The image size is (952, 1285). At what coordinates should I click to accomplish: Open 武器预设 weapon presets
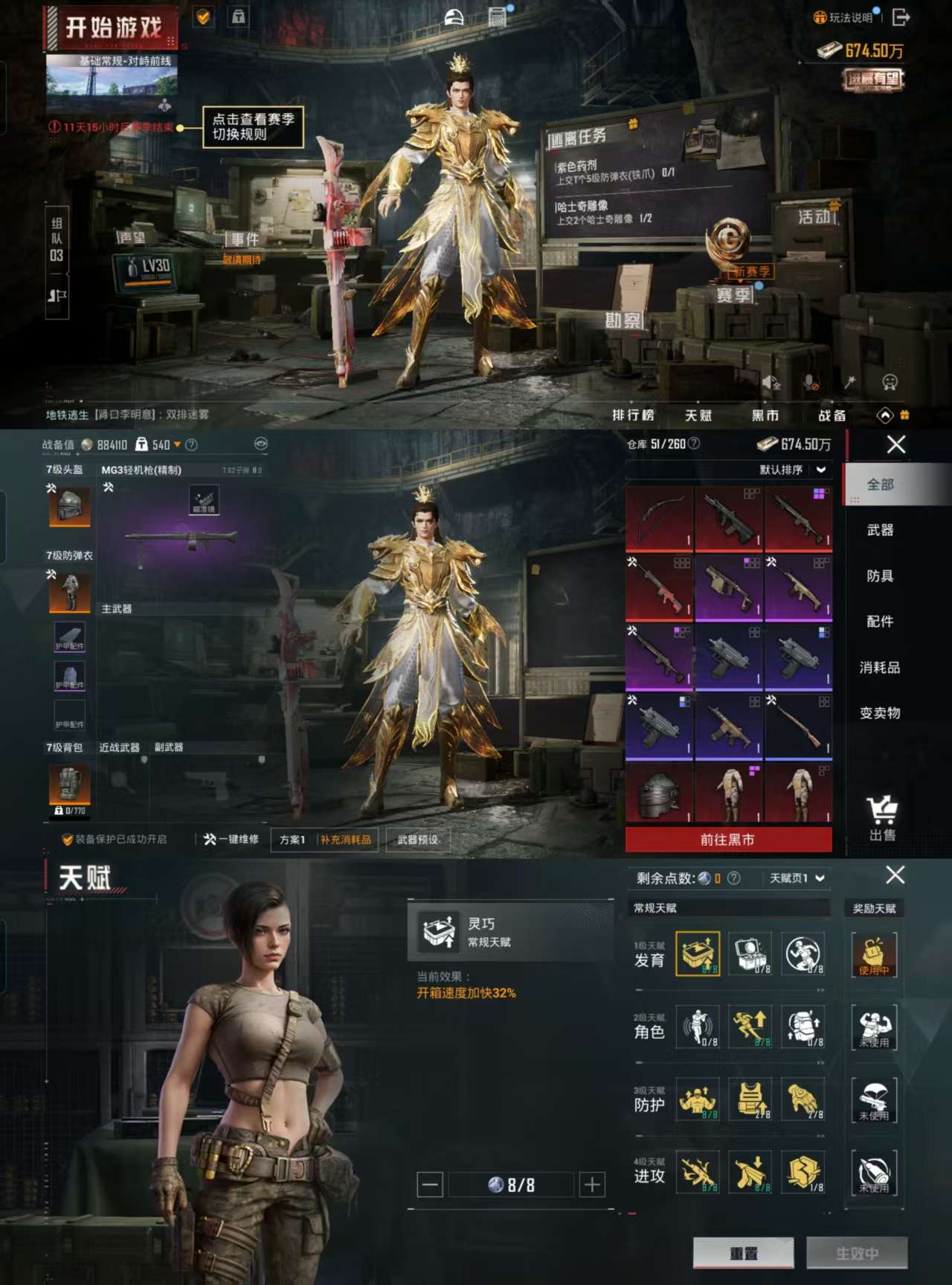(x=417, y=840)
